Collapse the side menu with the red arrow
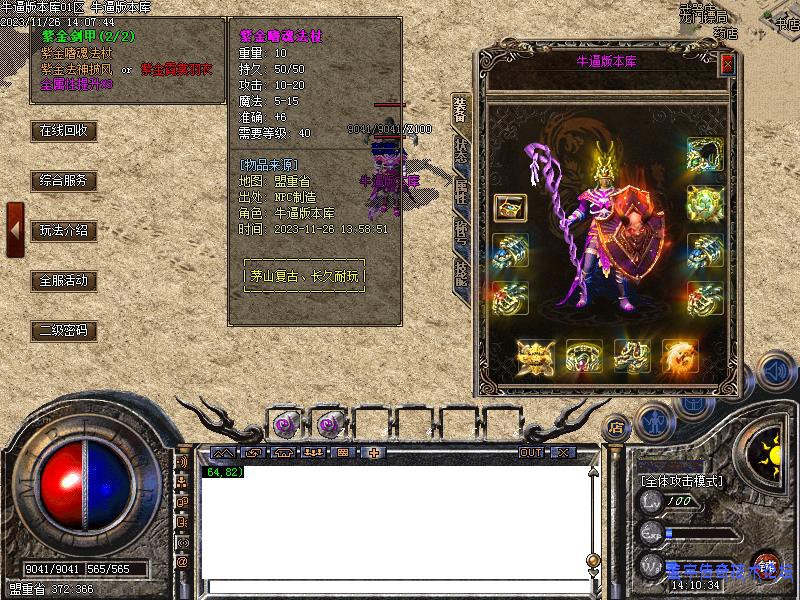The image size is (800, 600). pyautogui.click(x=15, y=229)
